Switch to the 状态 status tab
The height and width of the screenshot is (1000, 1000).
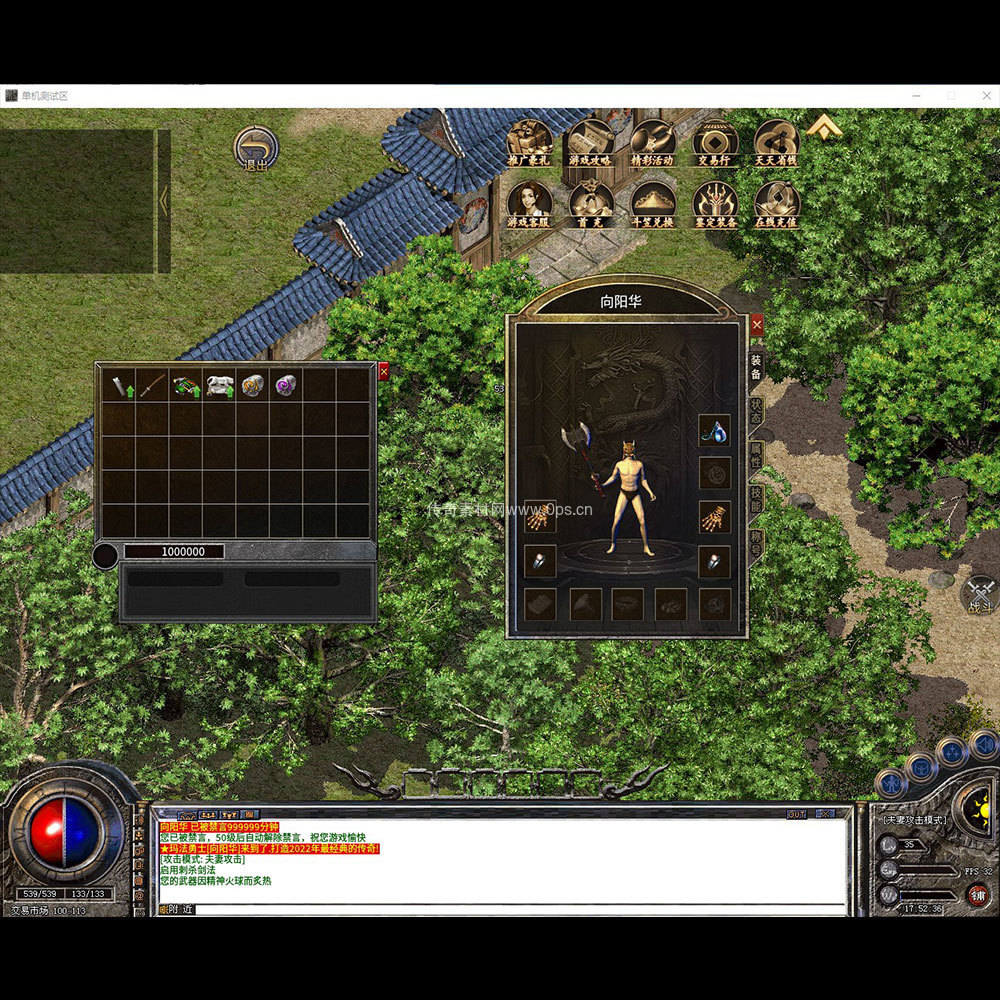757,411
